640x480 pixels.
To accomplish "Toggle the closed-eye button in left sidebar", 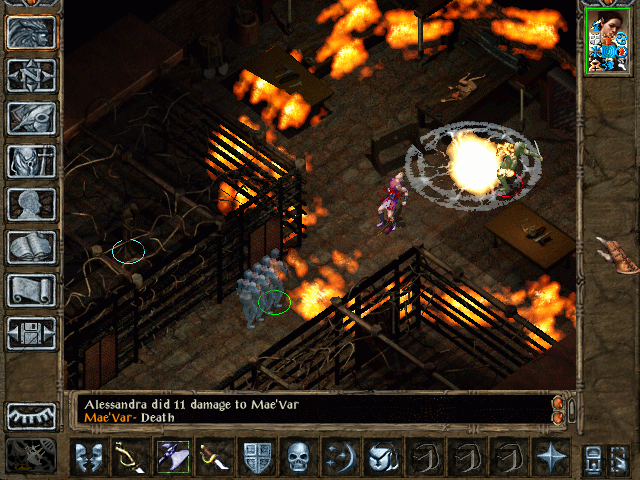I will pos(31,415).
